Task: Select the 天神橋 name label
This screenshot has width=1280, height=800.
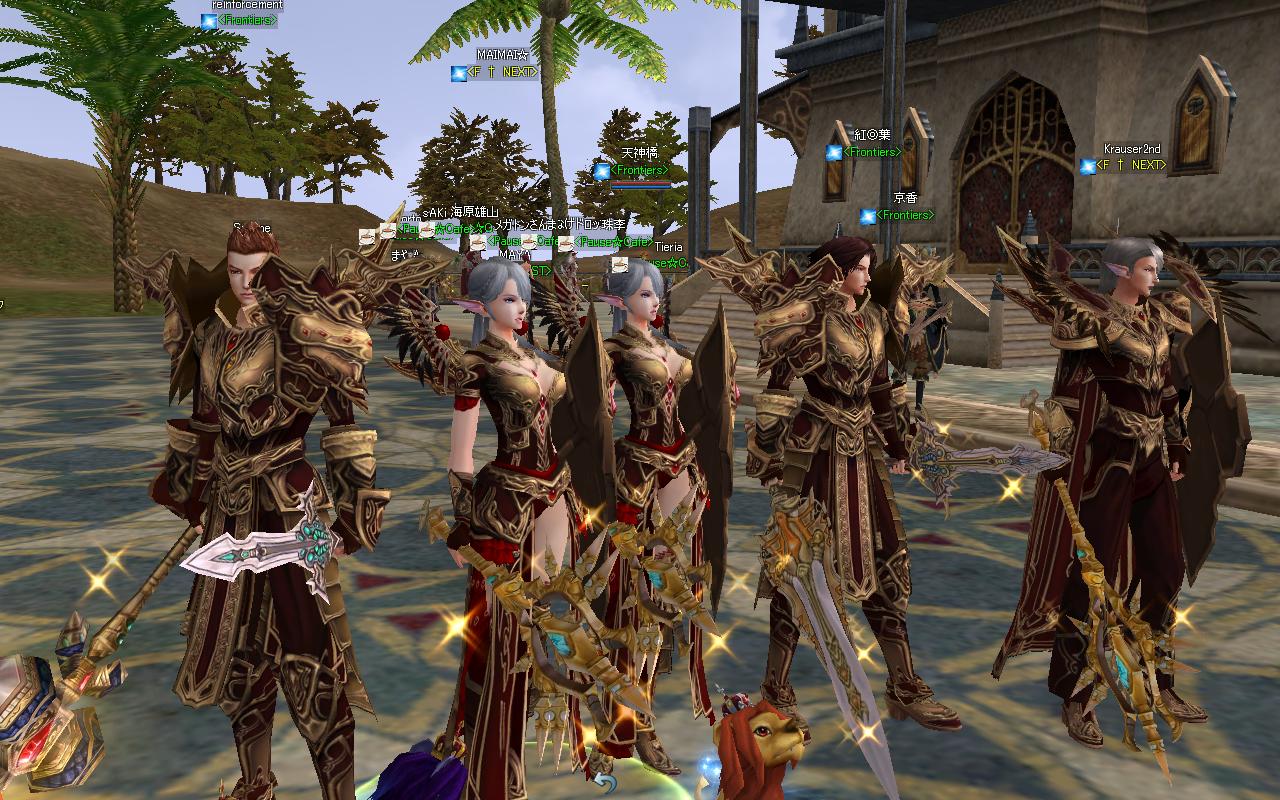Action: (641, 154)
